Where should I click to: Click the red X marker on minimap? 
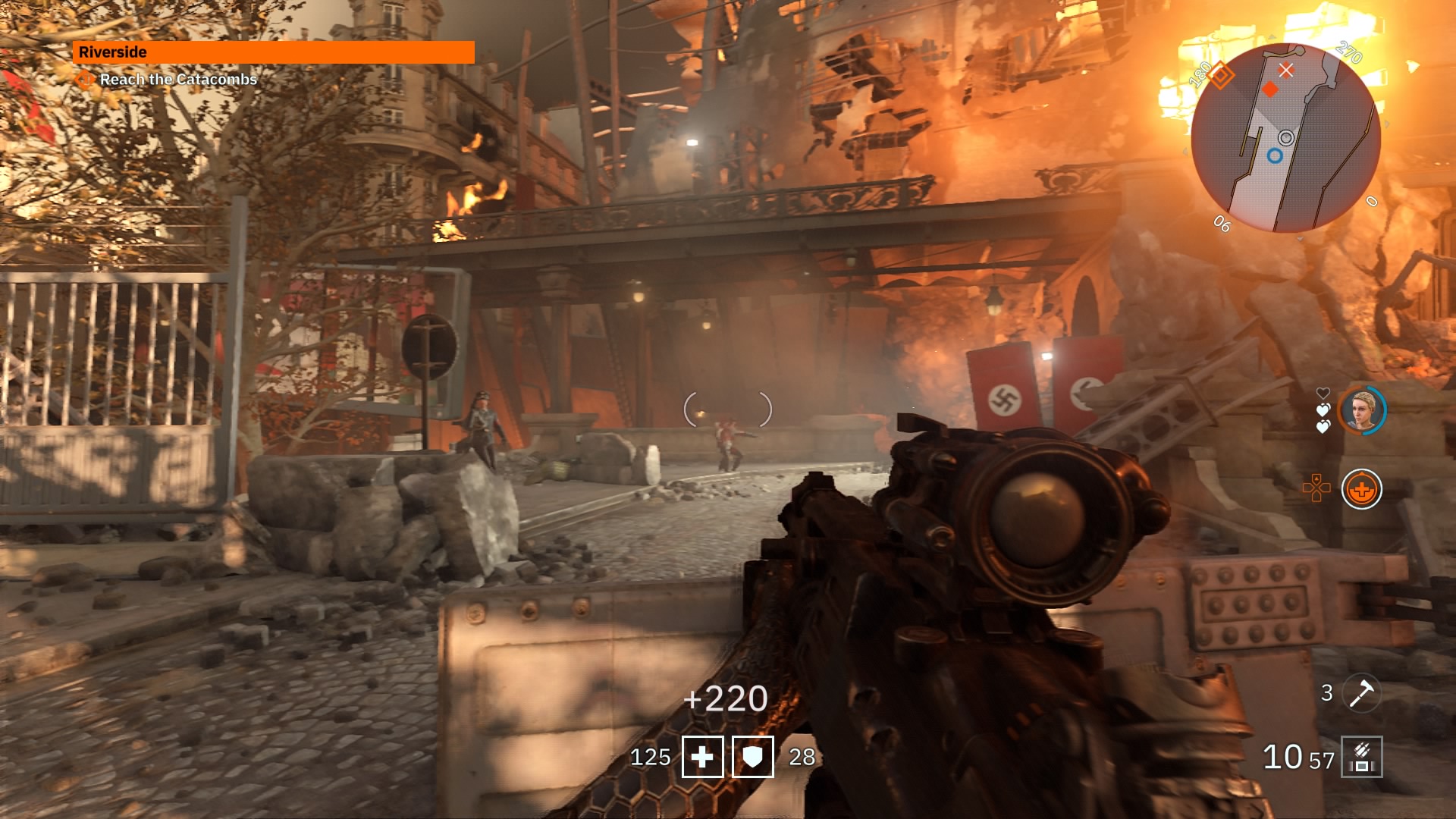click(1286, 71)
